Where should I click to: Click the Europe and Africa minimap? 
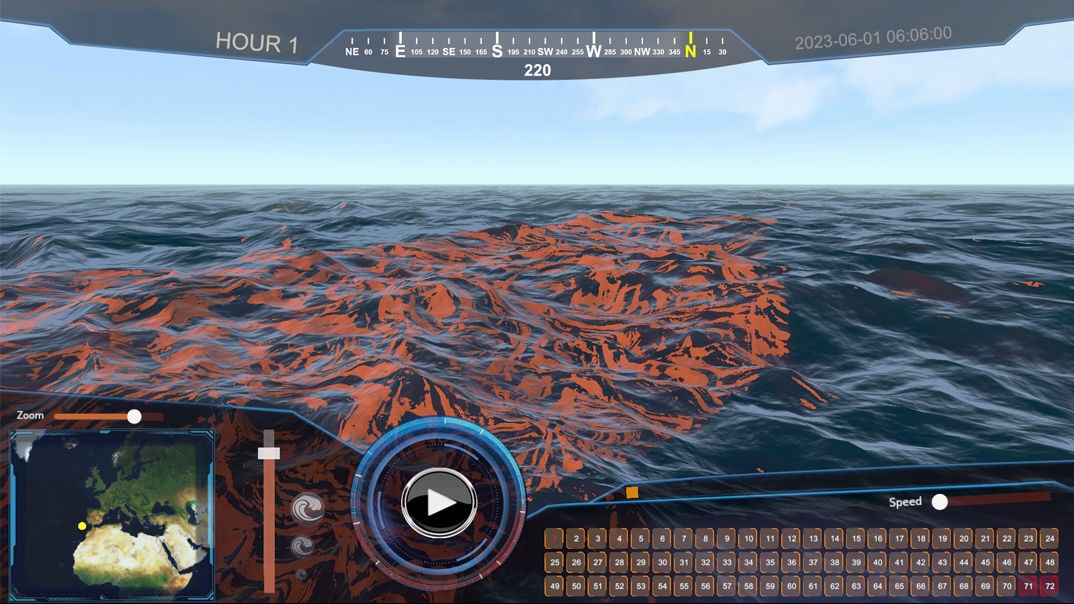(112, 514)
